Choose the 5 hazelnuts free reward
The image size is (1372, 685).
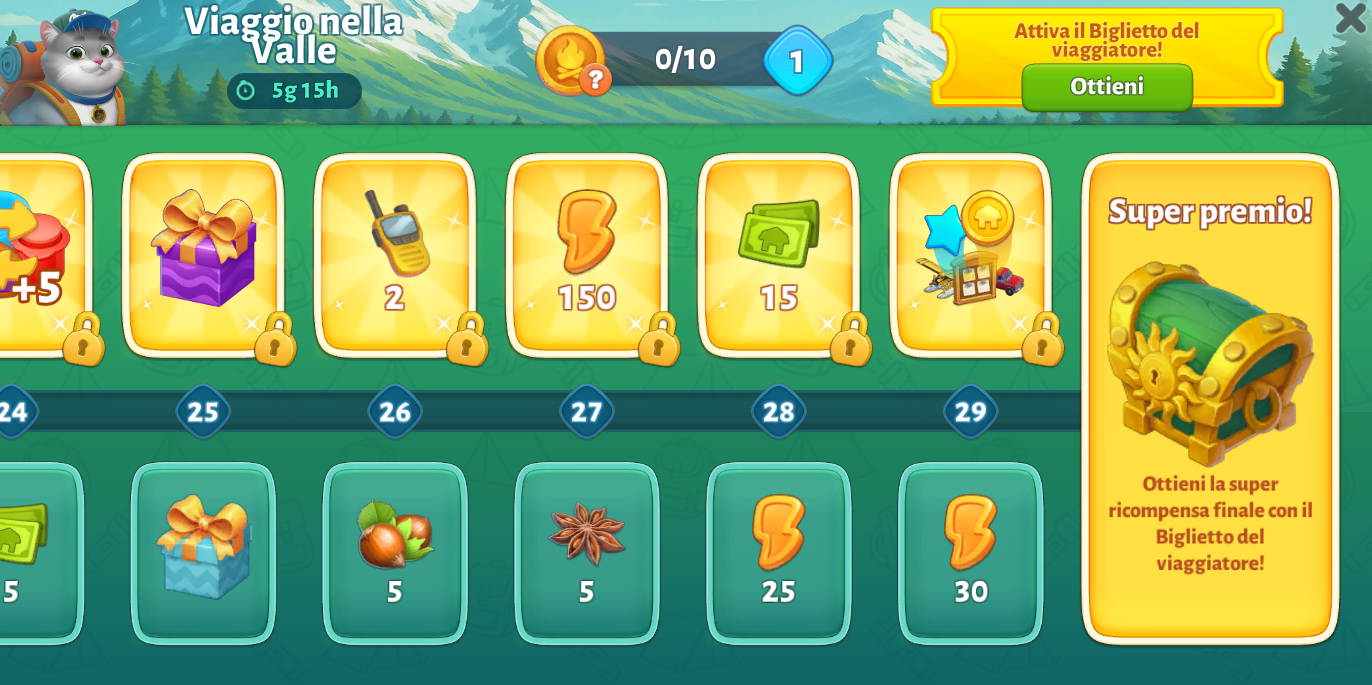395,552
